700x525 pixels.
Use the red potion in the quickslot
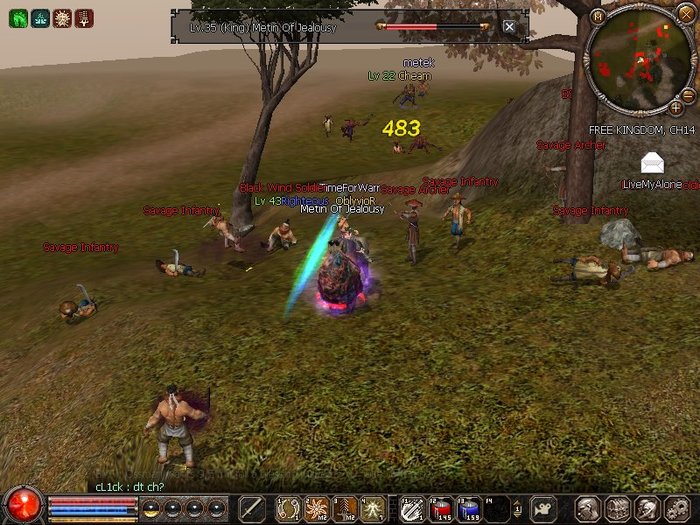(x=442, y=508)
